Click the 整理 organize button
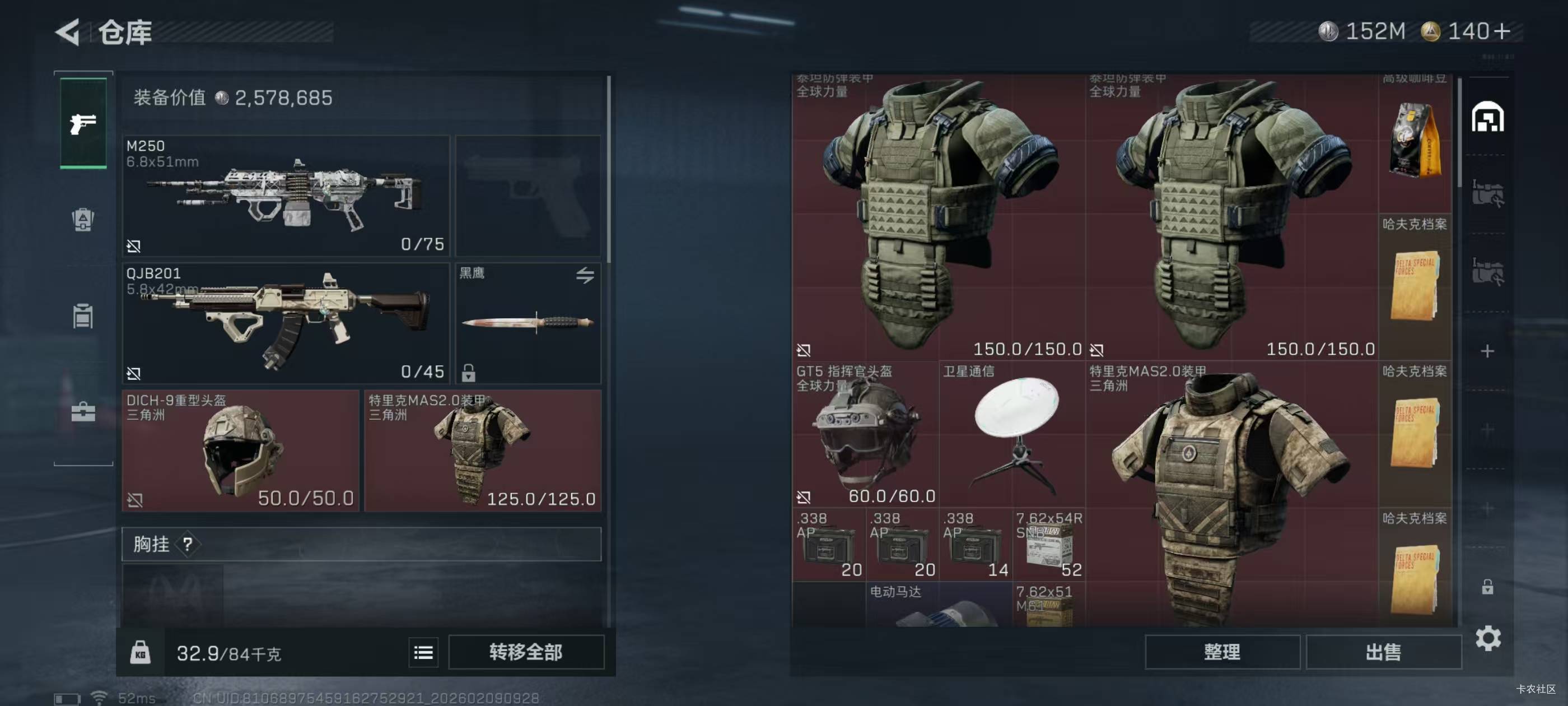 pyautogui.click(x=1222, y=652)
